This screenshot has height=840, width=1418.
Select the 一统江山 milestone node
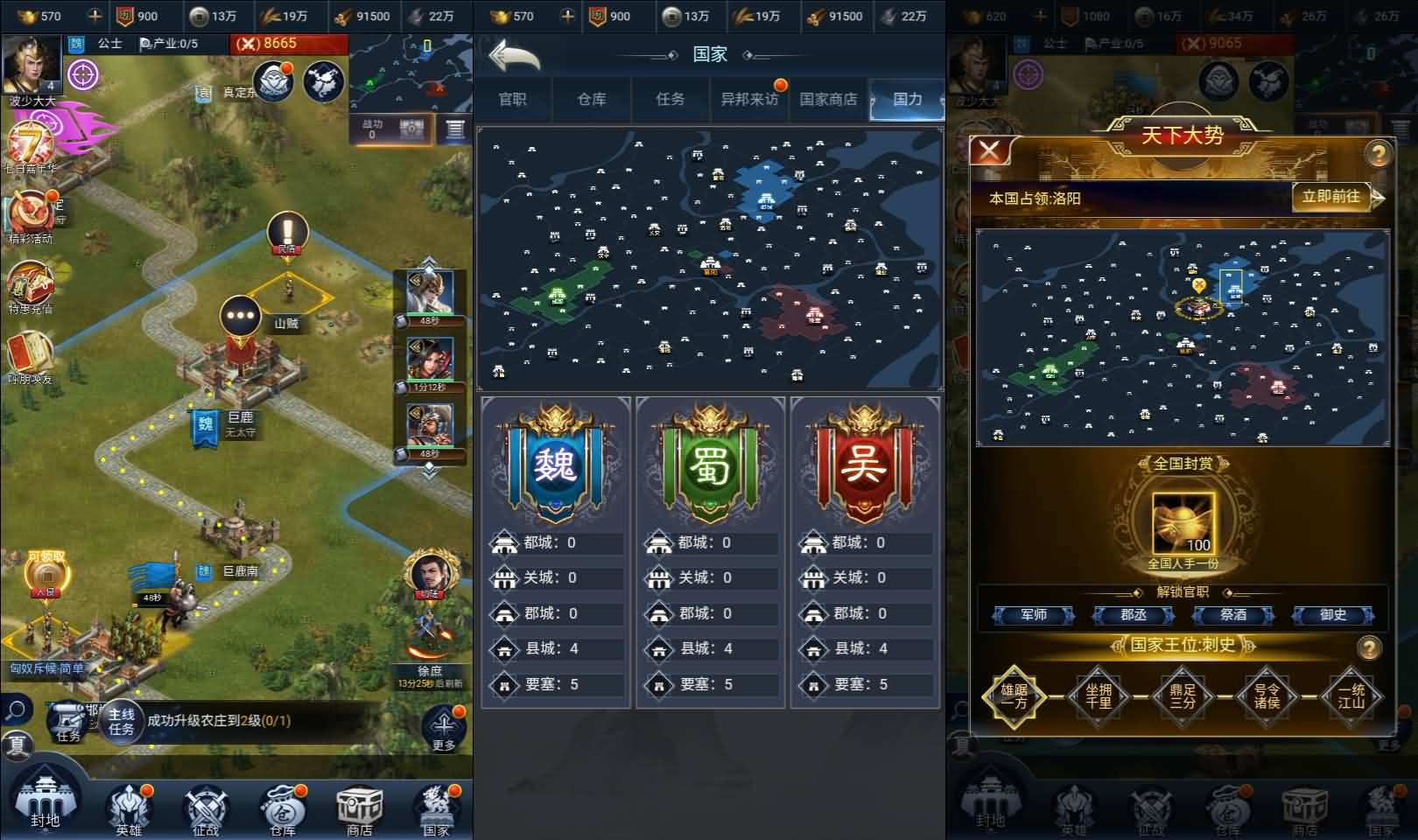coord(1351,696)
